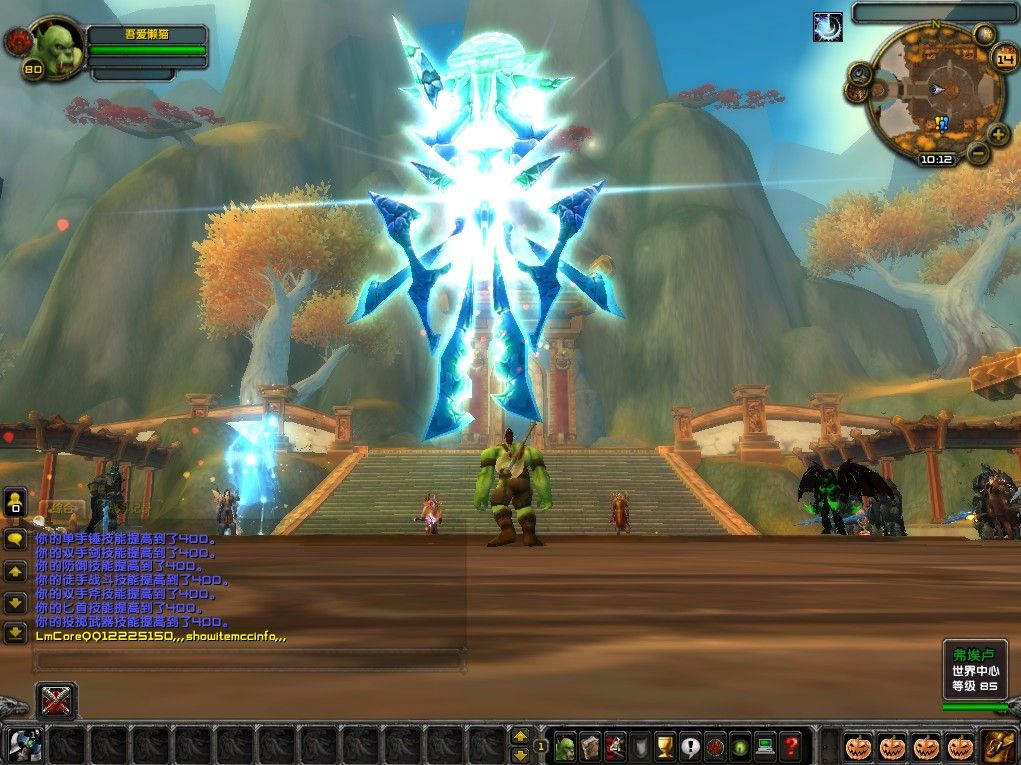The width and height of the screenshot is (1021, 765).
Task: Activate the crossed swords attack button
Action: tap(56, 700)
